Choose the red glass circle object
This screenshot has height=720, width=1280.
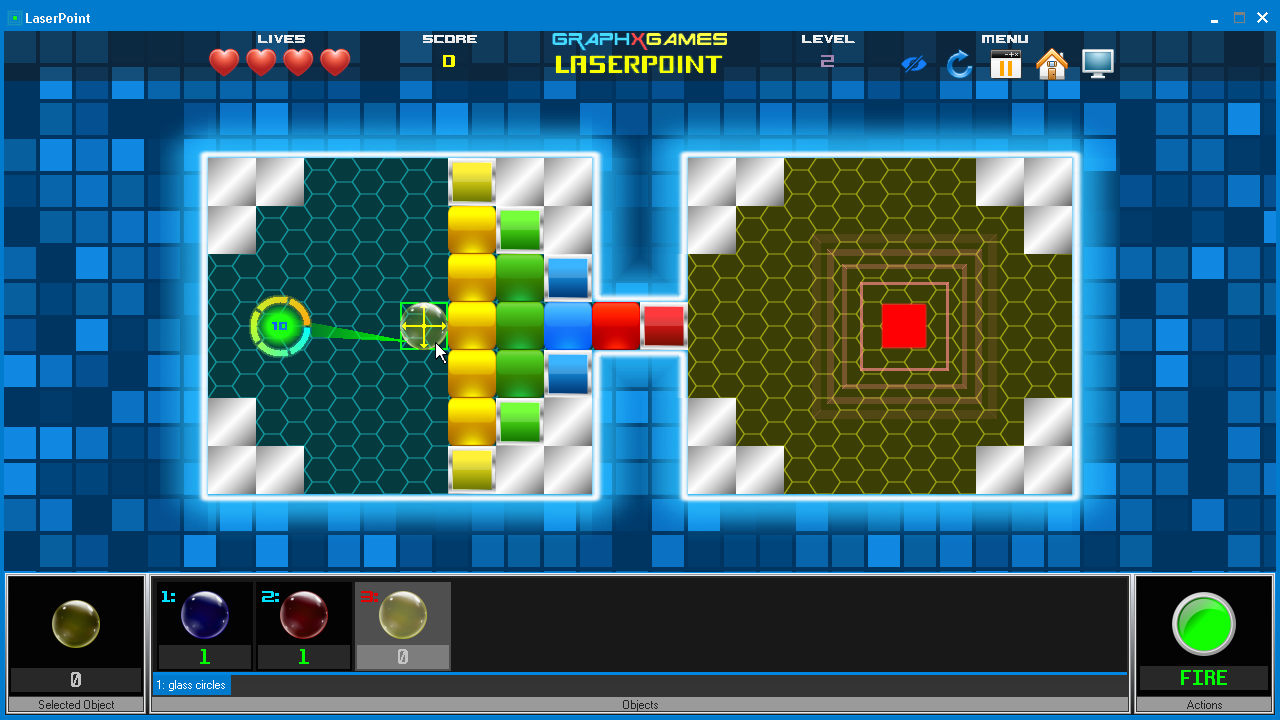coord(303,615)
